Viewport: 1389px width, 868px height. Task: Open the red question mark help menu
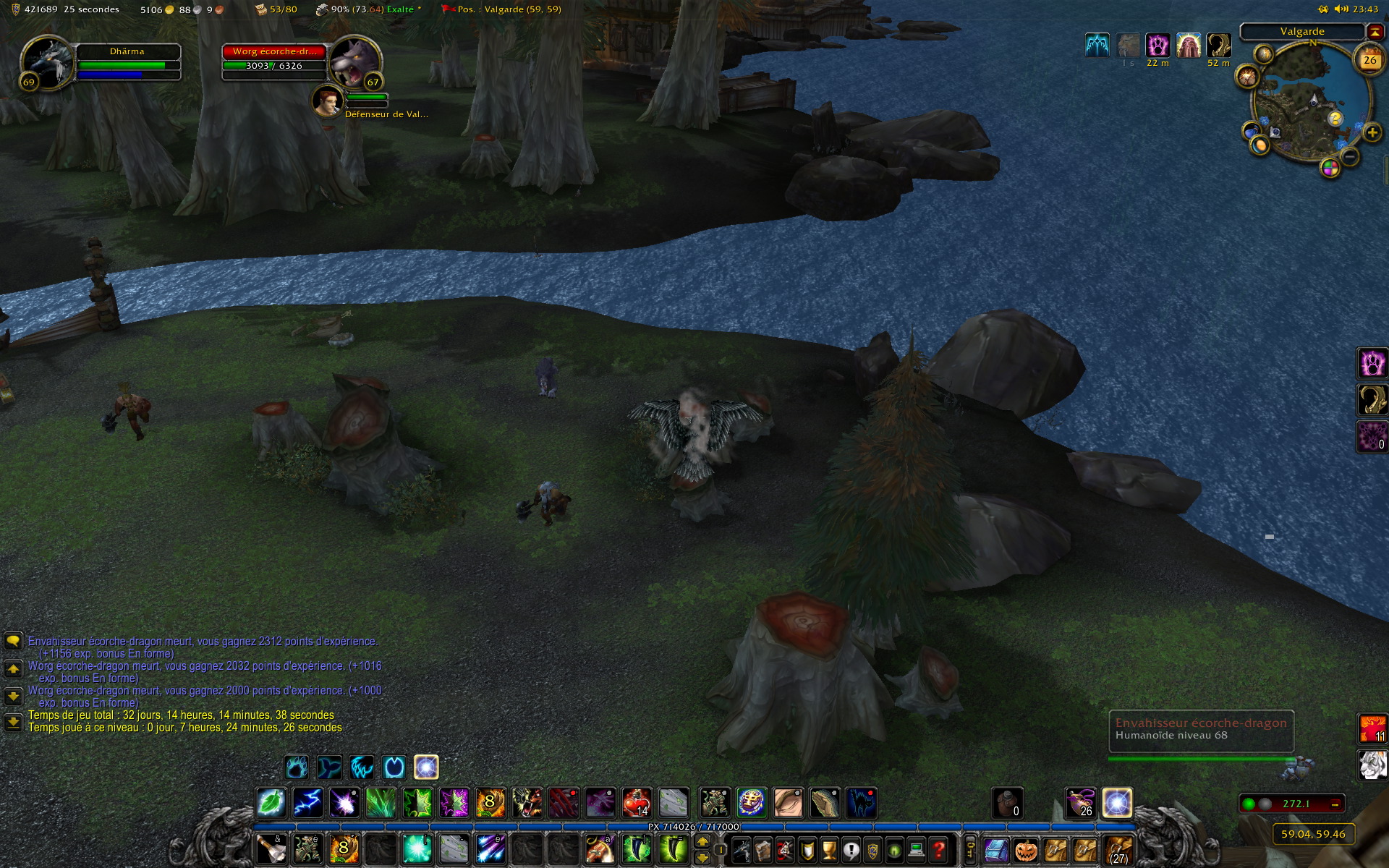938,850
